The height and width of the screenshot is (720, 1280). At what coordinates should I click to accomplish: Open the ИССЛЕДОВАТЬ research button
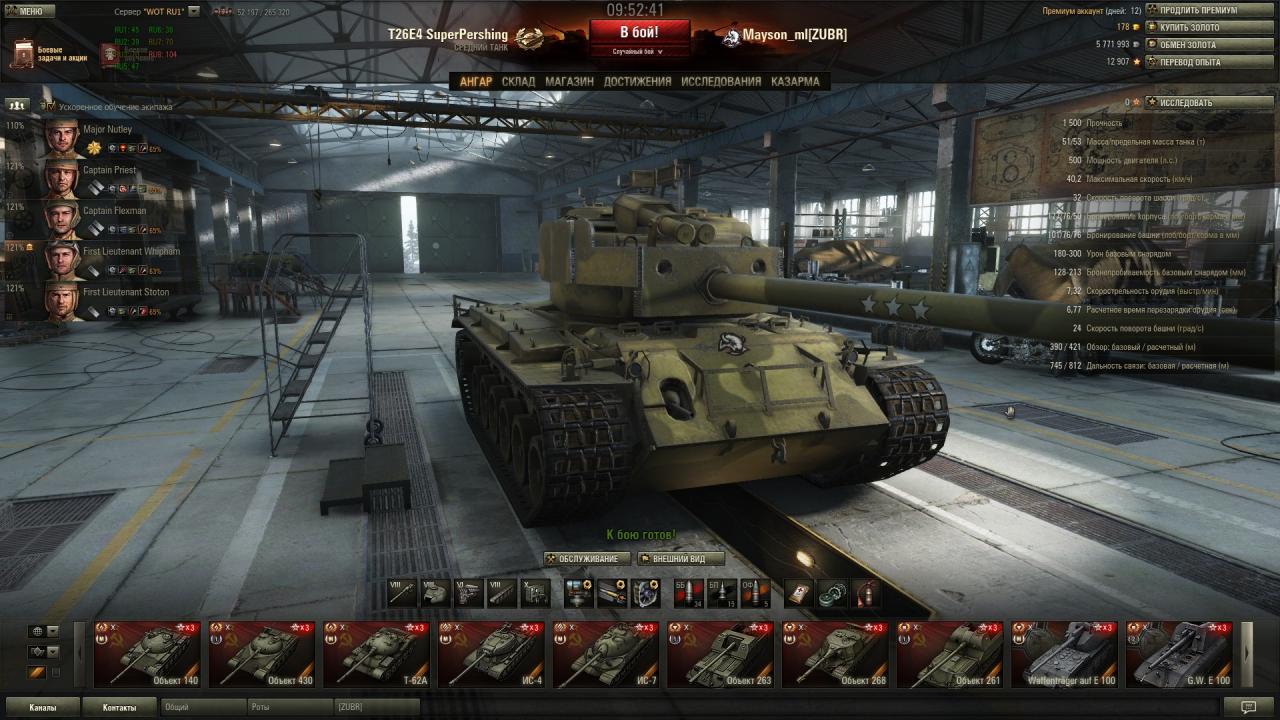click(1209, 102)
